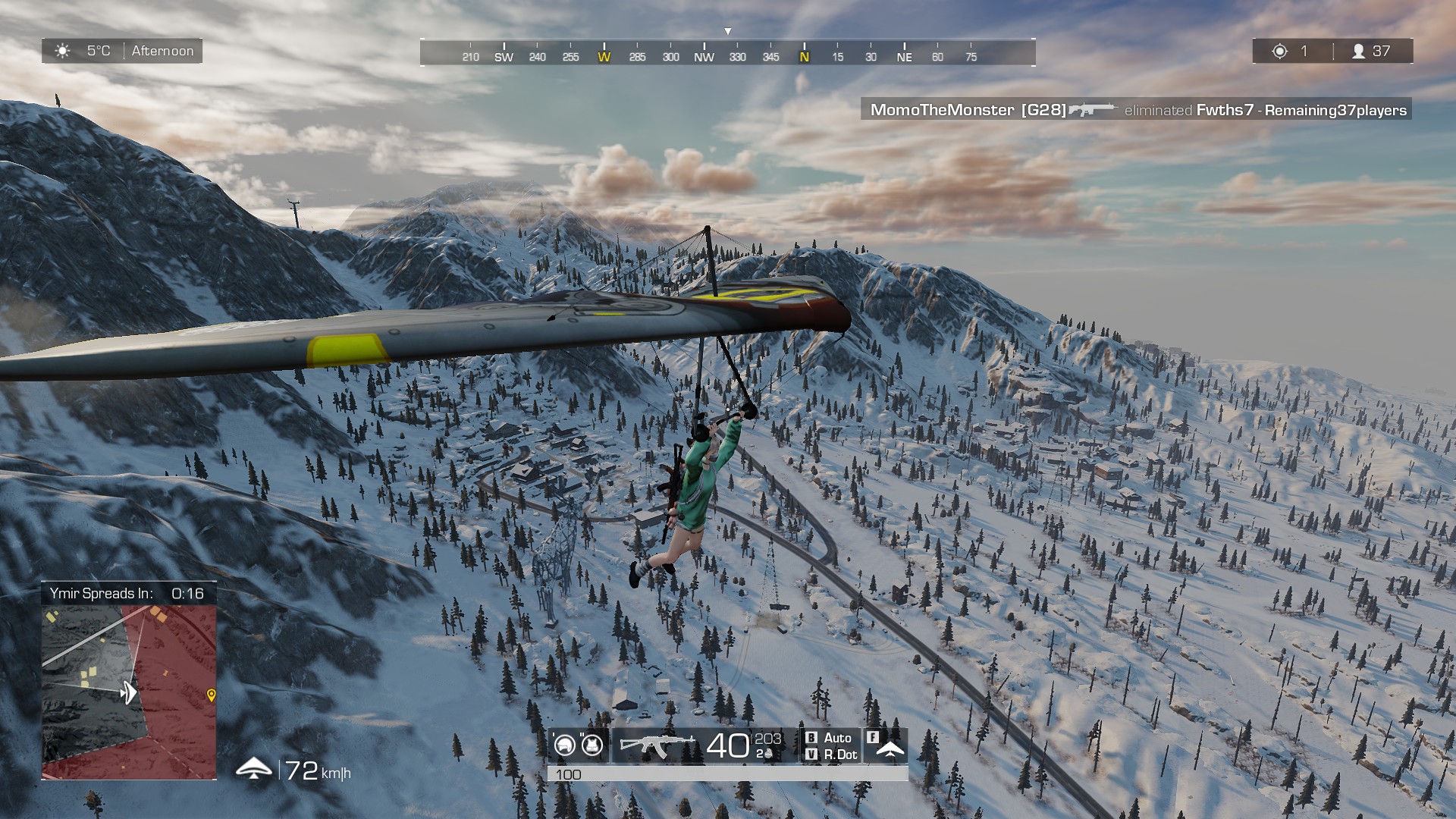Click the yellow waypoint marker on the minimap

(x=211, y=695)
